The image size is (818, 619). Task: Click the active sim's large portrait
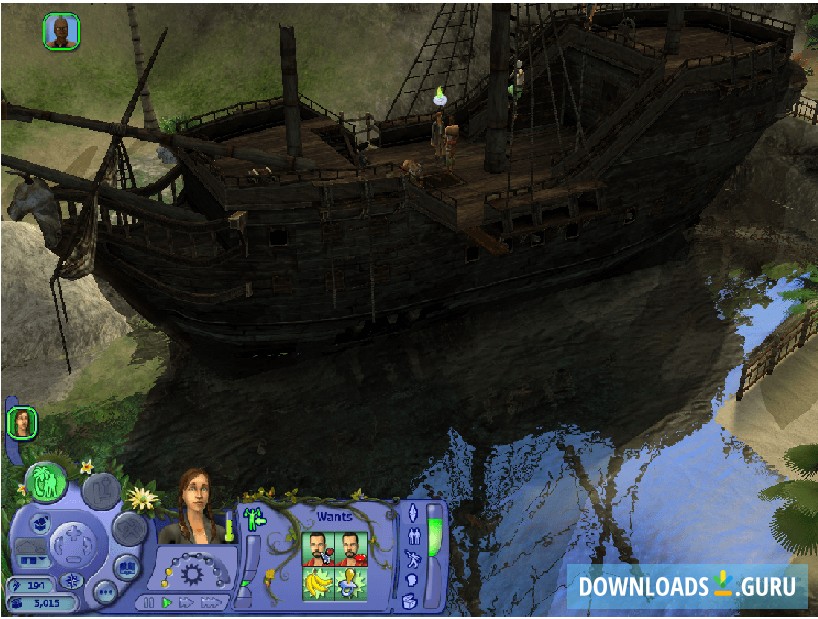point(195,507)
